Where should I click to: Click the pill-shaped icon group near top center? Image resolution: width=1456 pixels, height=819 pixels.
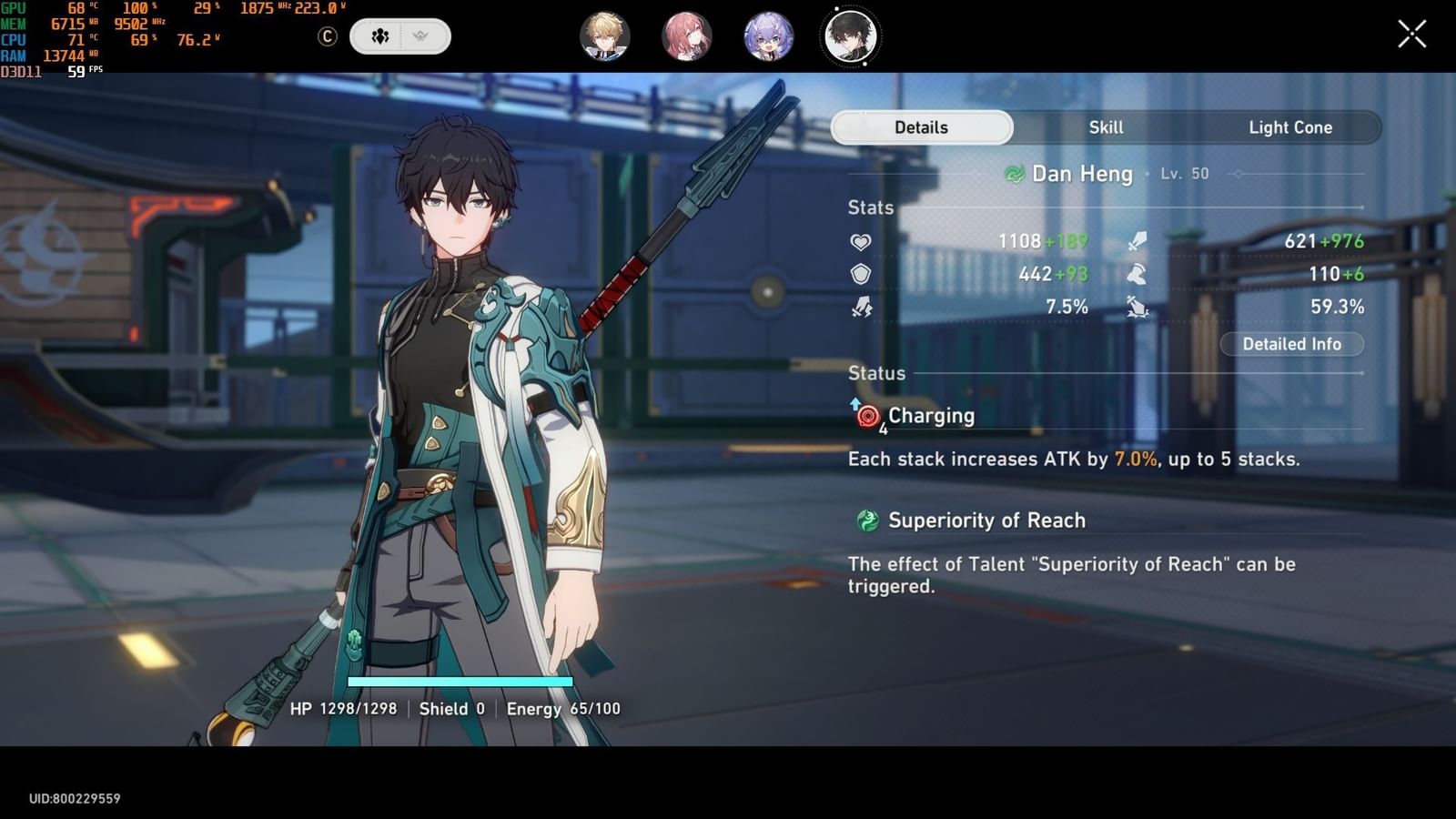(x=399, y=36)
